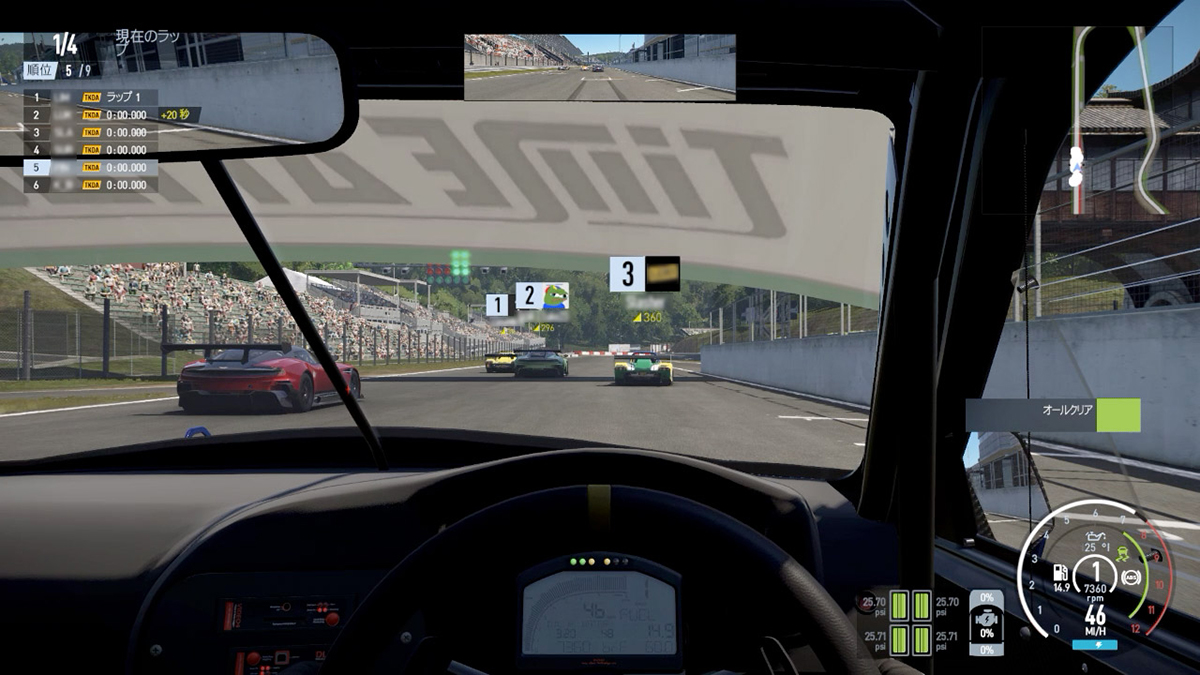This screenshot has height=675, width=1200.
Task: Select the second-place standings row
Action: (x=90, y=115)
